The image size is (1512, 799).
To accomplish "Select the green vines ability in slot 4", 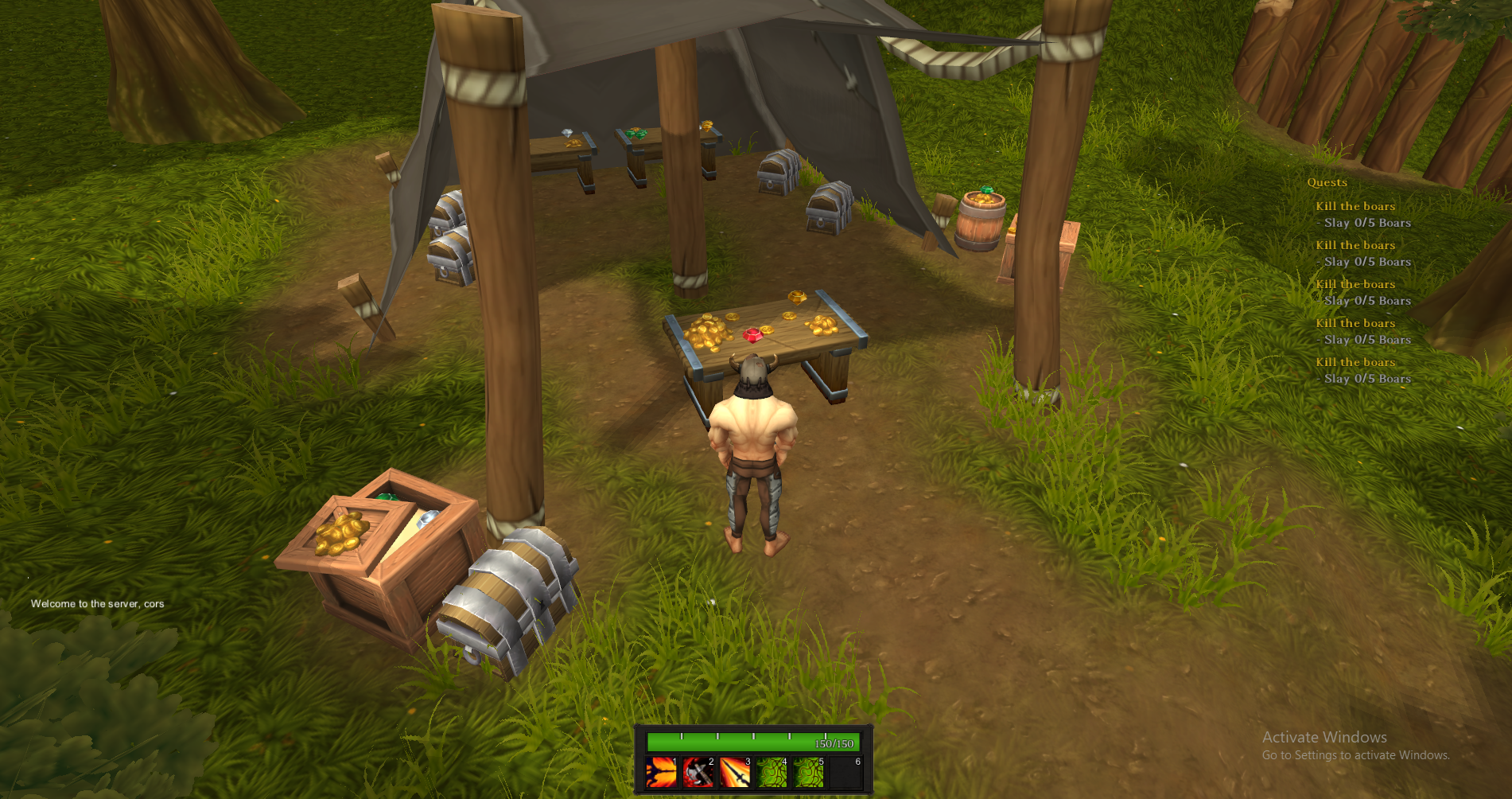I will tap(772, 772).
